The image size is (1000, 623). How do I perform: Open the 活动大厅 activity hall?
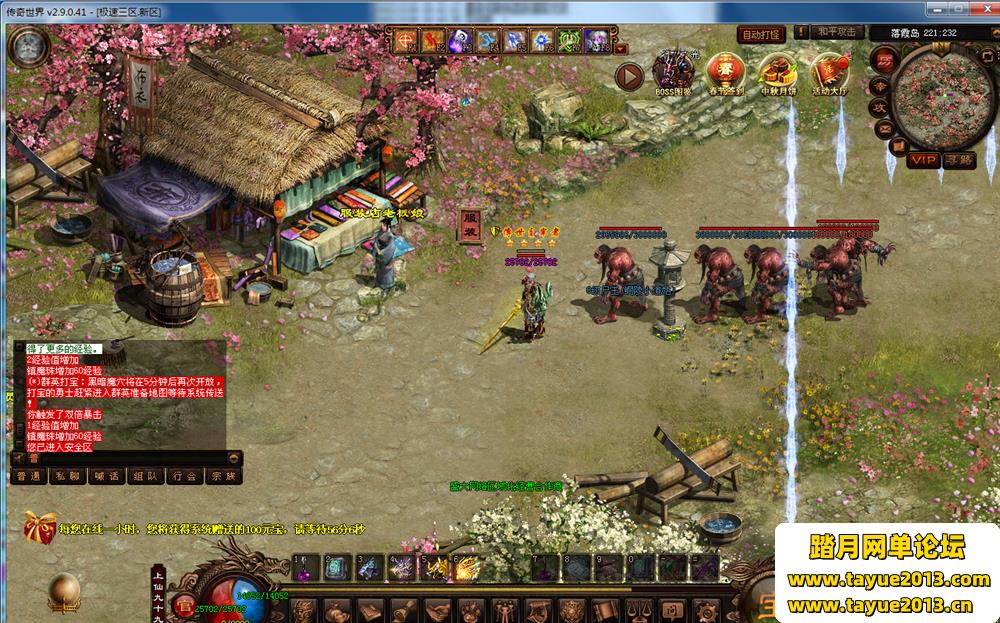[x=829, y=73]
